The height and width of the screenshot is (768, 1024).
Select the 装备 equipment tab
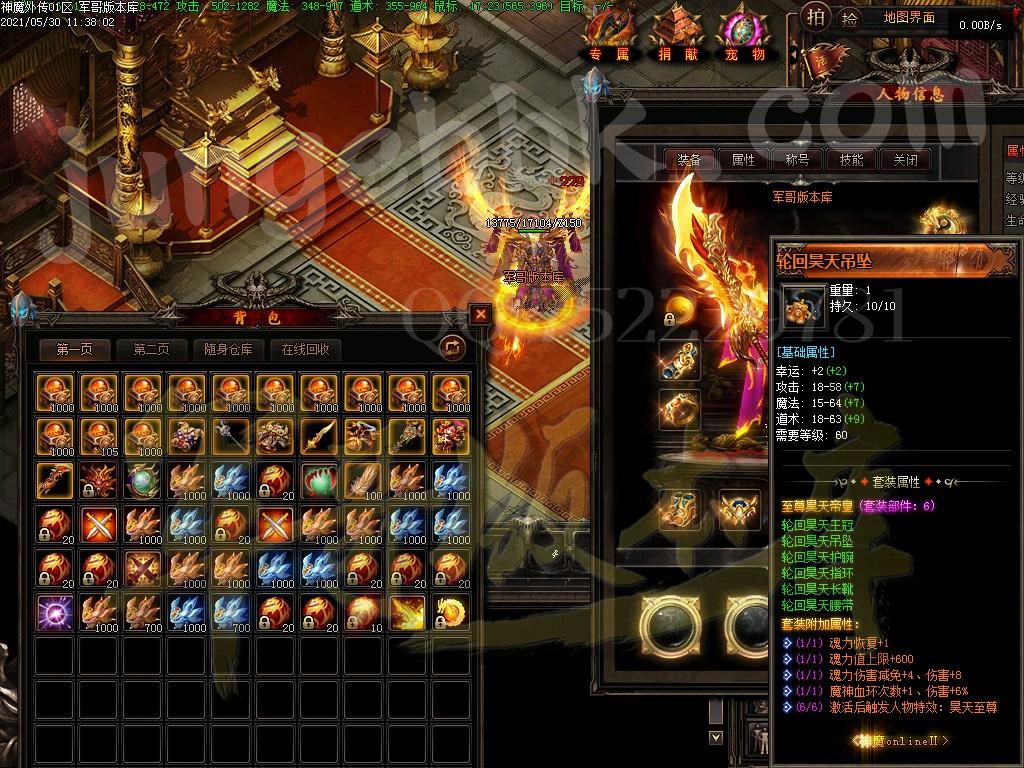click(x=689, y=159)
